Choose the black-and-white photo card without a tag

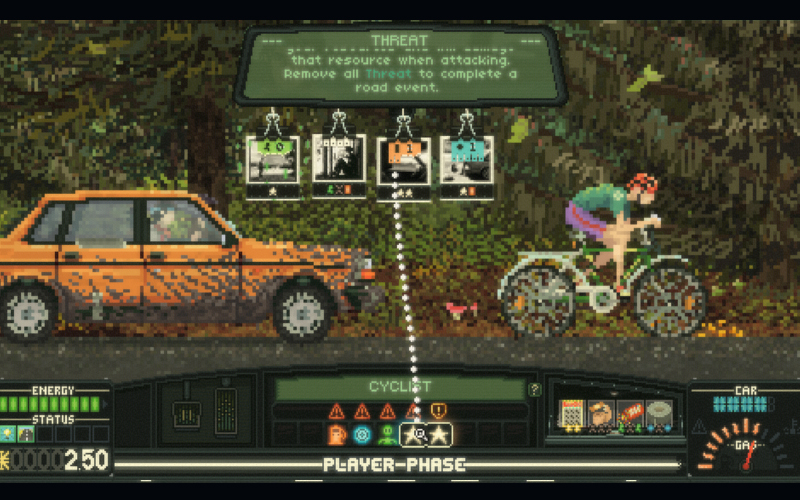339,160
